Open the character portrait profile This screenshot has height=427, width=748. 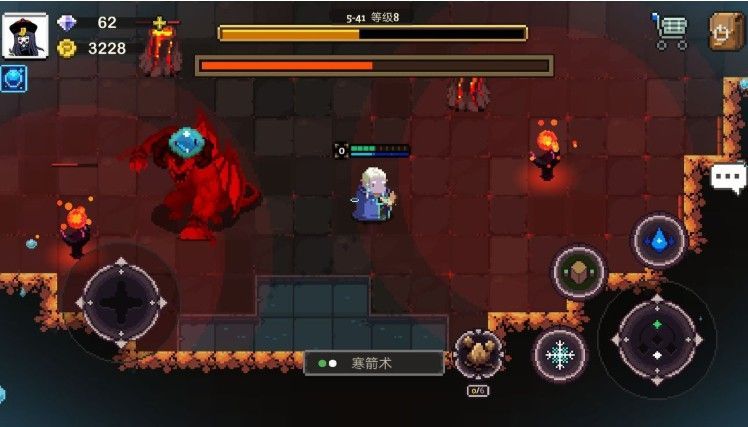coord(22,37)
